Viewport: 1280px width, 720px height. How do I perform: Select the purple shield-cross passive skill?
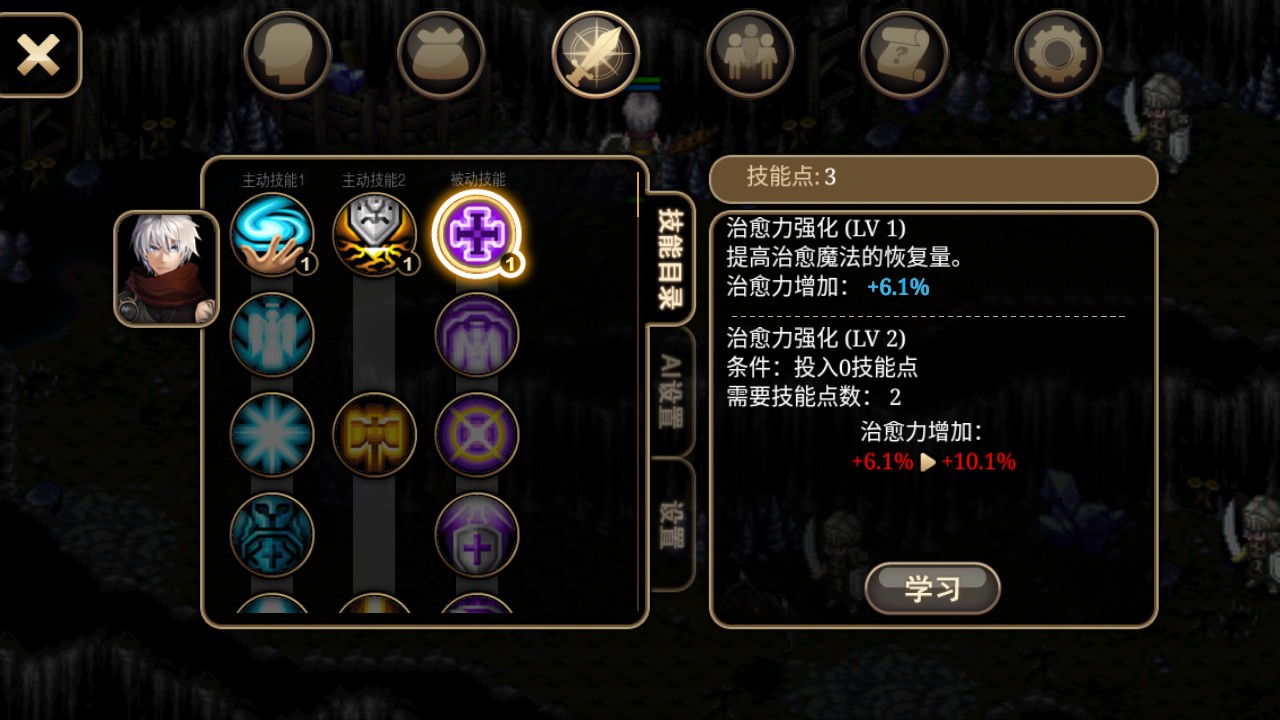[478, 535]
